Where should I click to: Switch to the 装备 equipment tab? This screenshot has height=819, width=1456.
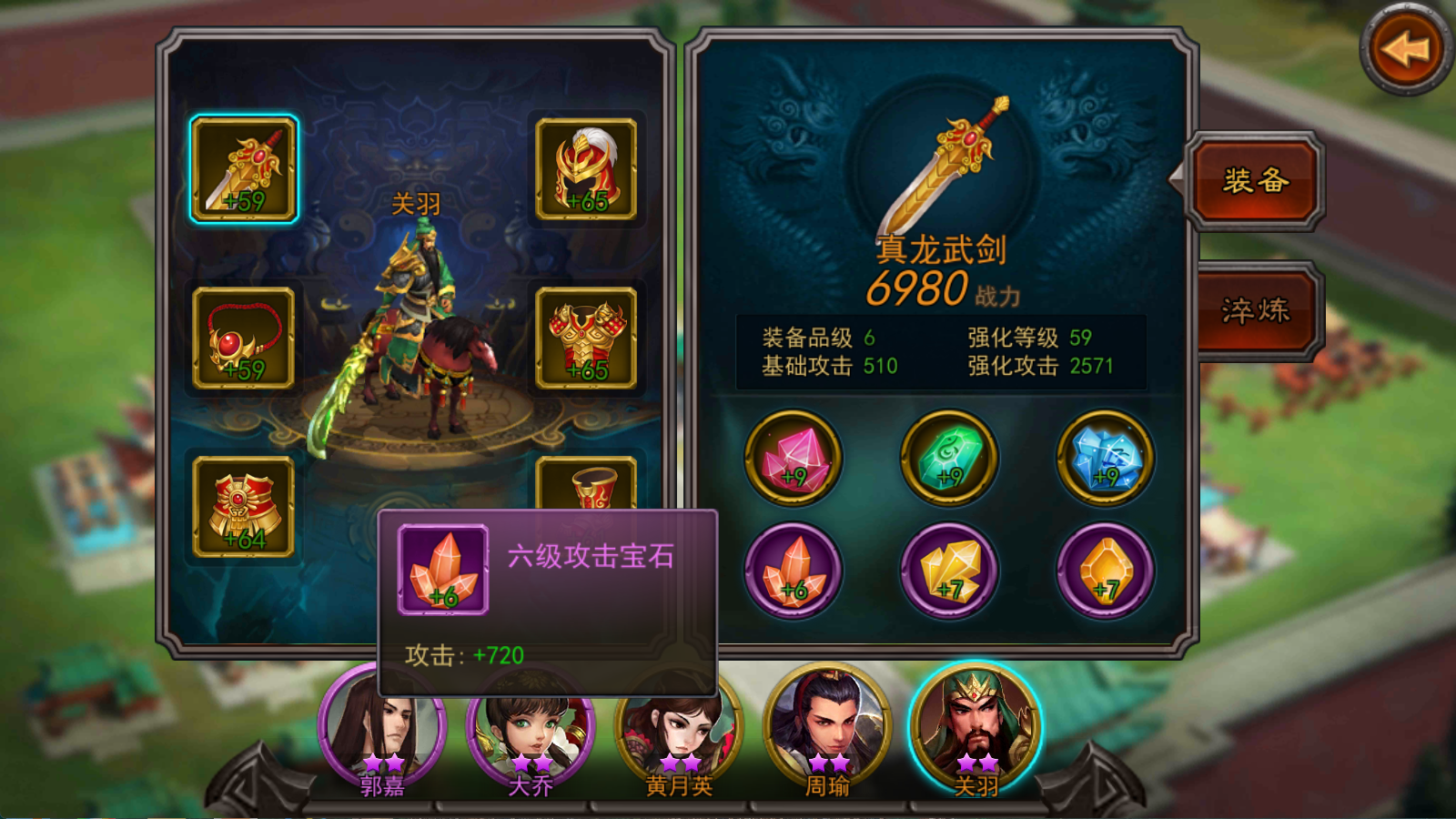point(1256,182)
